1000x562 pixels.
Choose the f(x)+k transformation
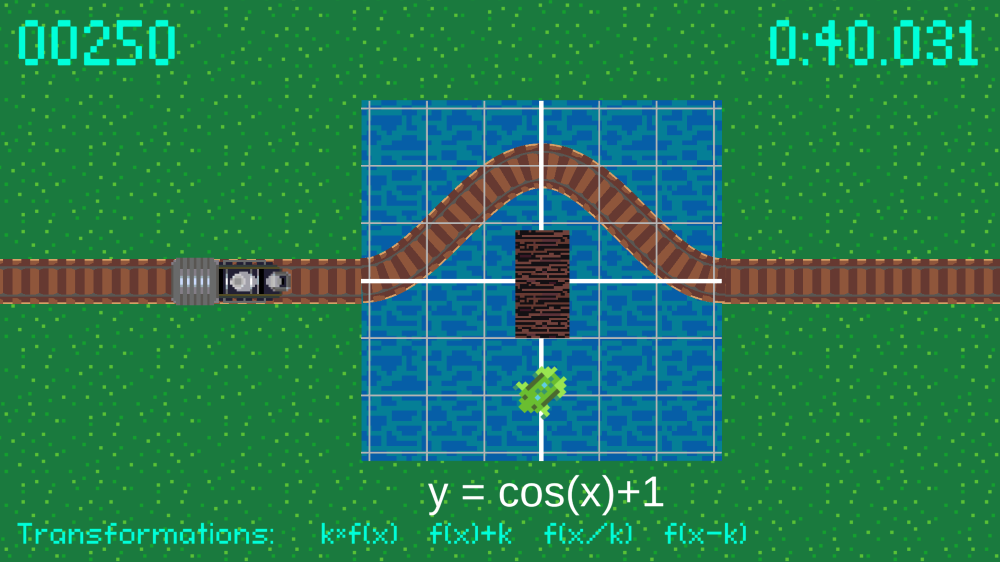(x=470, y=534)
